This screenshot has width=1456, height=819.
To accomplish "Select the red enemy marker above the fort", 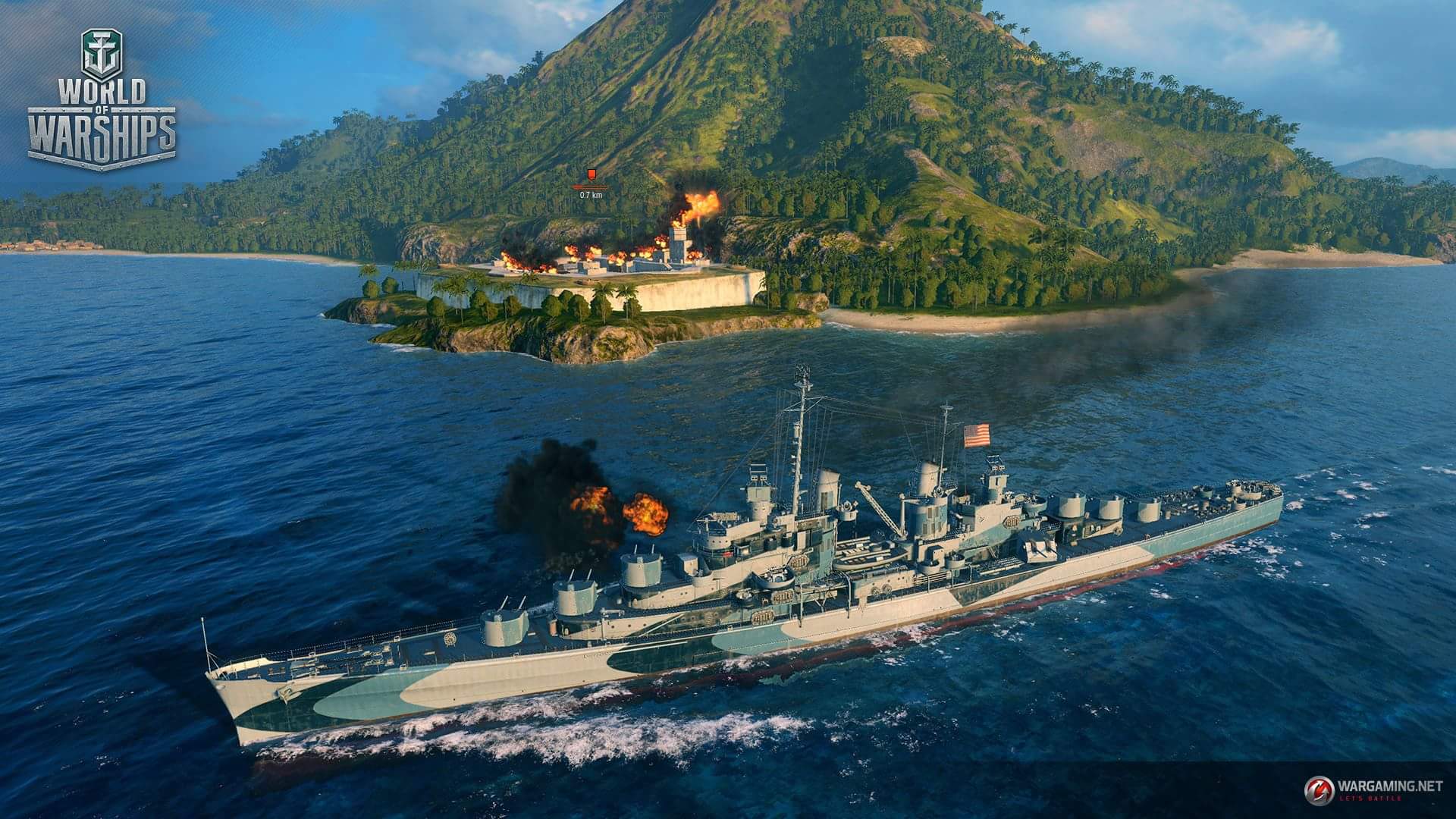I will 591,174.
